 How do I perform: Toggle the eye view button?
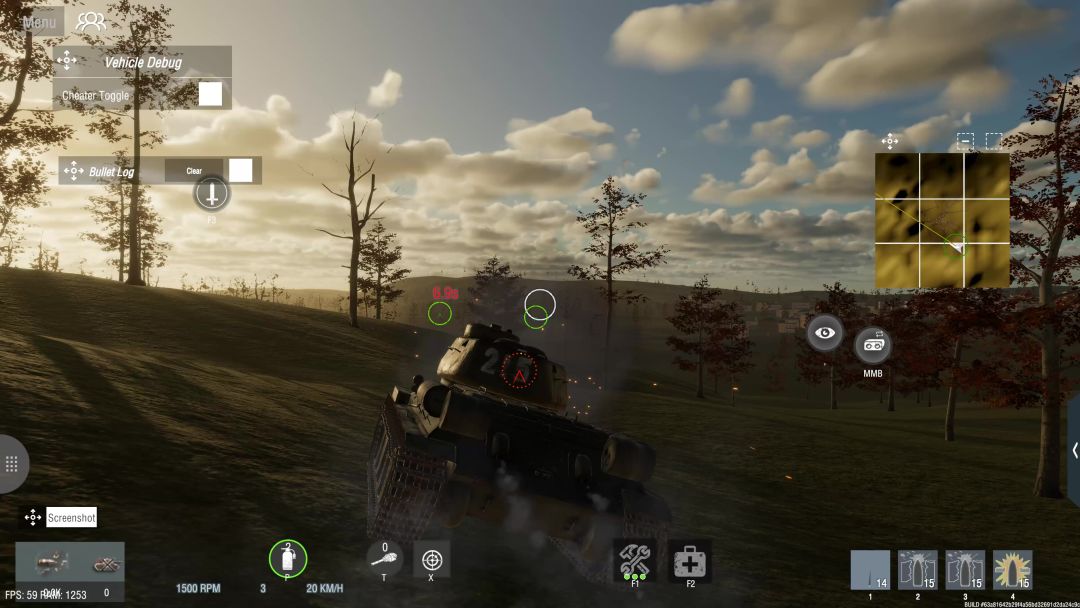[825, 333]
